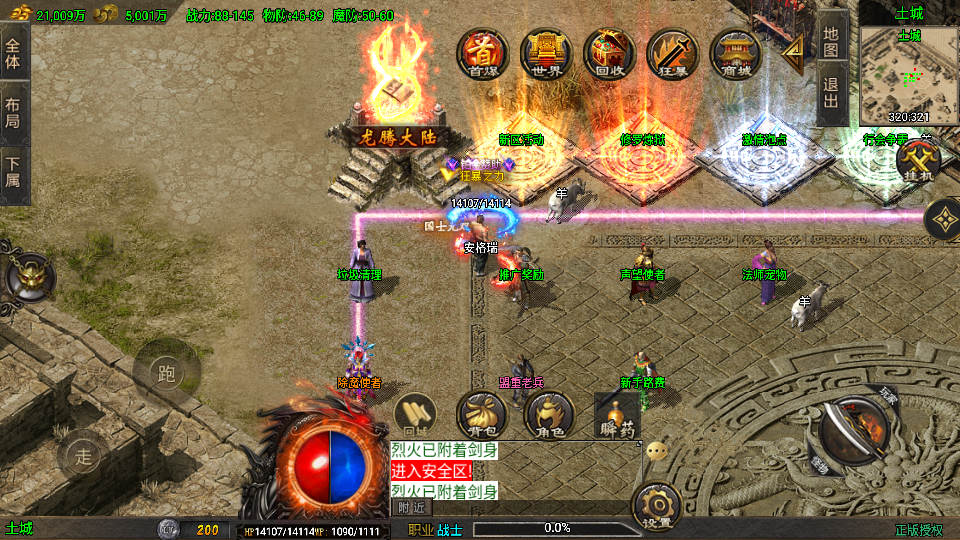This screenshot has width=960, height=540.
Task: Open the 首爆 first-kill menu
Action: pos(483,53)
